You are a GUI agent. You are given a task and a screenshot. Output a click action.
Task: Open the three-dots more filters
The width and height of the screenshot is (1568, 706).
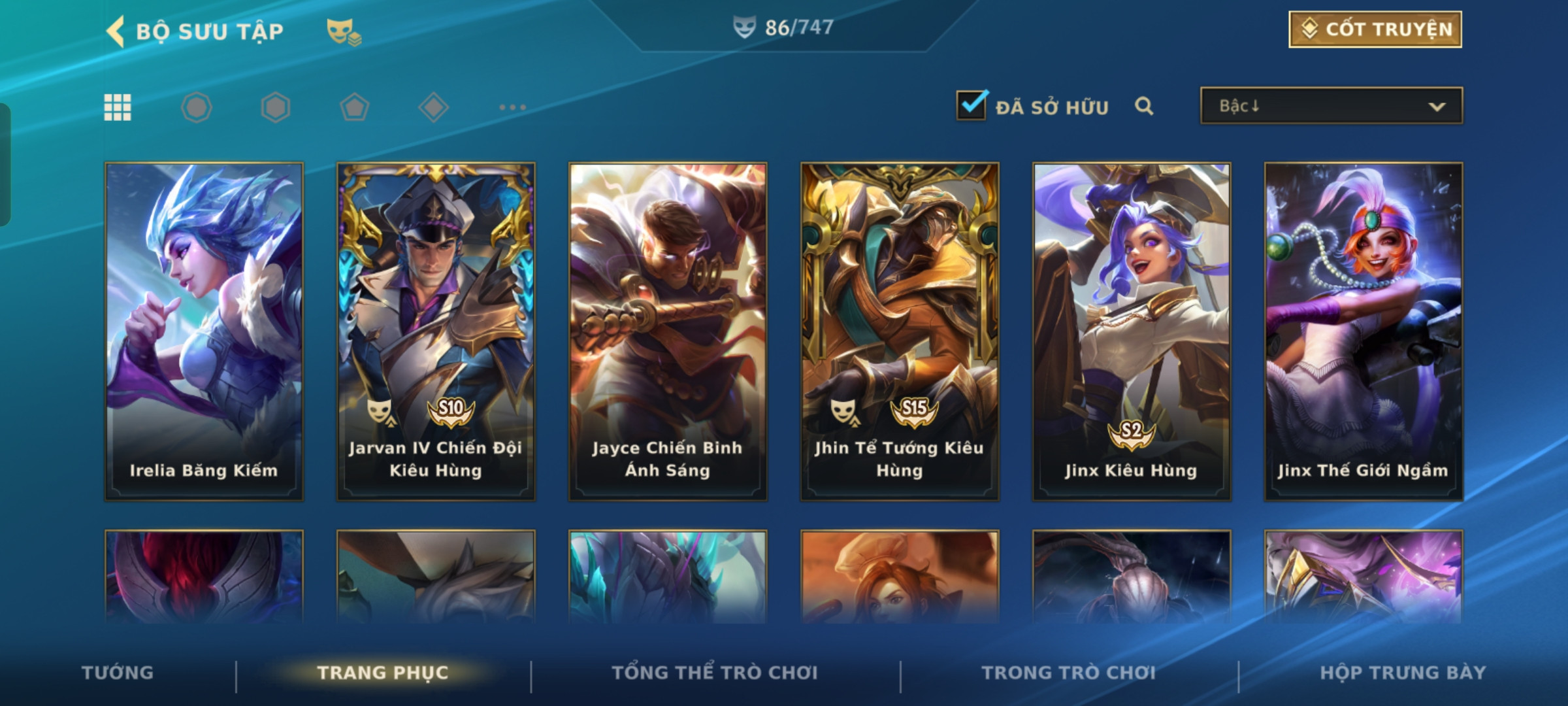point(512,107)
